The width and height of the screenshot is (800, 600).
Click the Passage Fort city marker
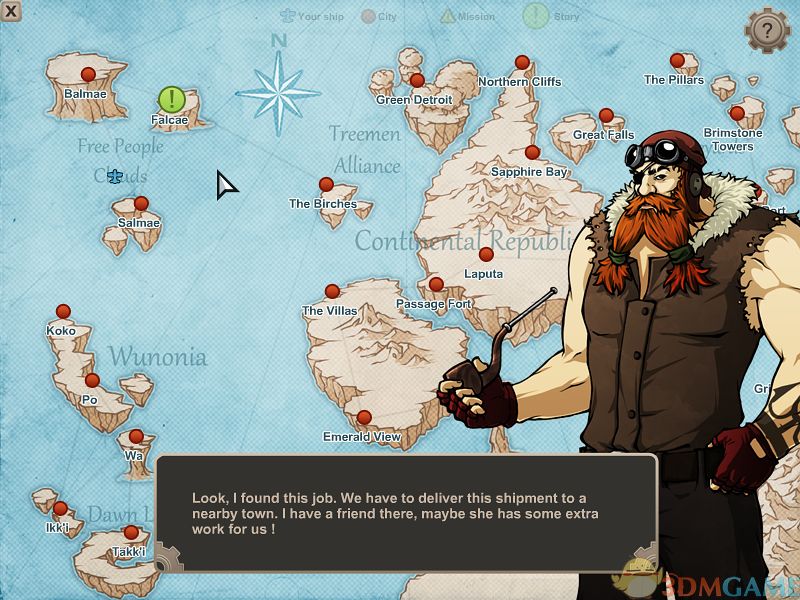(x=436, y=285)
